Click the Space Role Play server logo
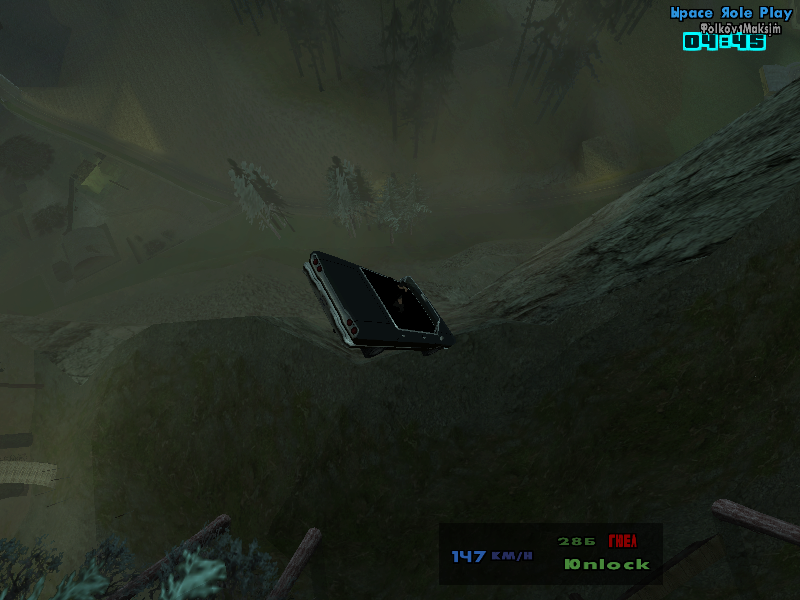The image size is (800, 600). pyautogui.click(x=730, y=13)
